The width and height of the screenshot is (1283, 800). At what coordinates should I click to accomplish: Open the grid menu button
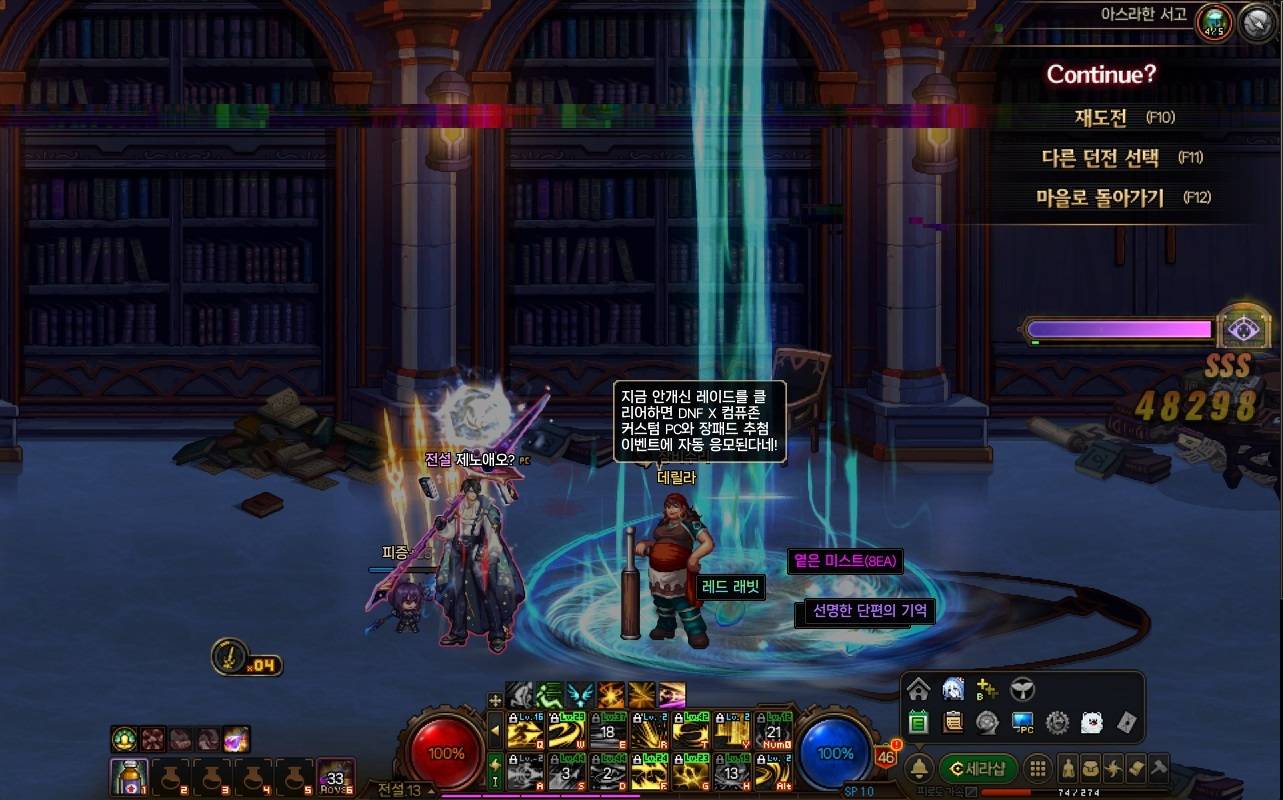[1038, 768]
